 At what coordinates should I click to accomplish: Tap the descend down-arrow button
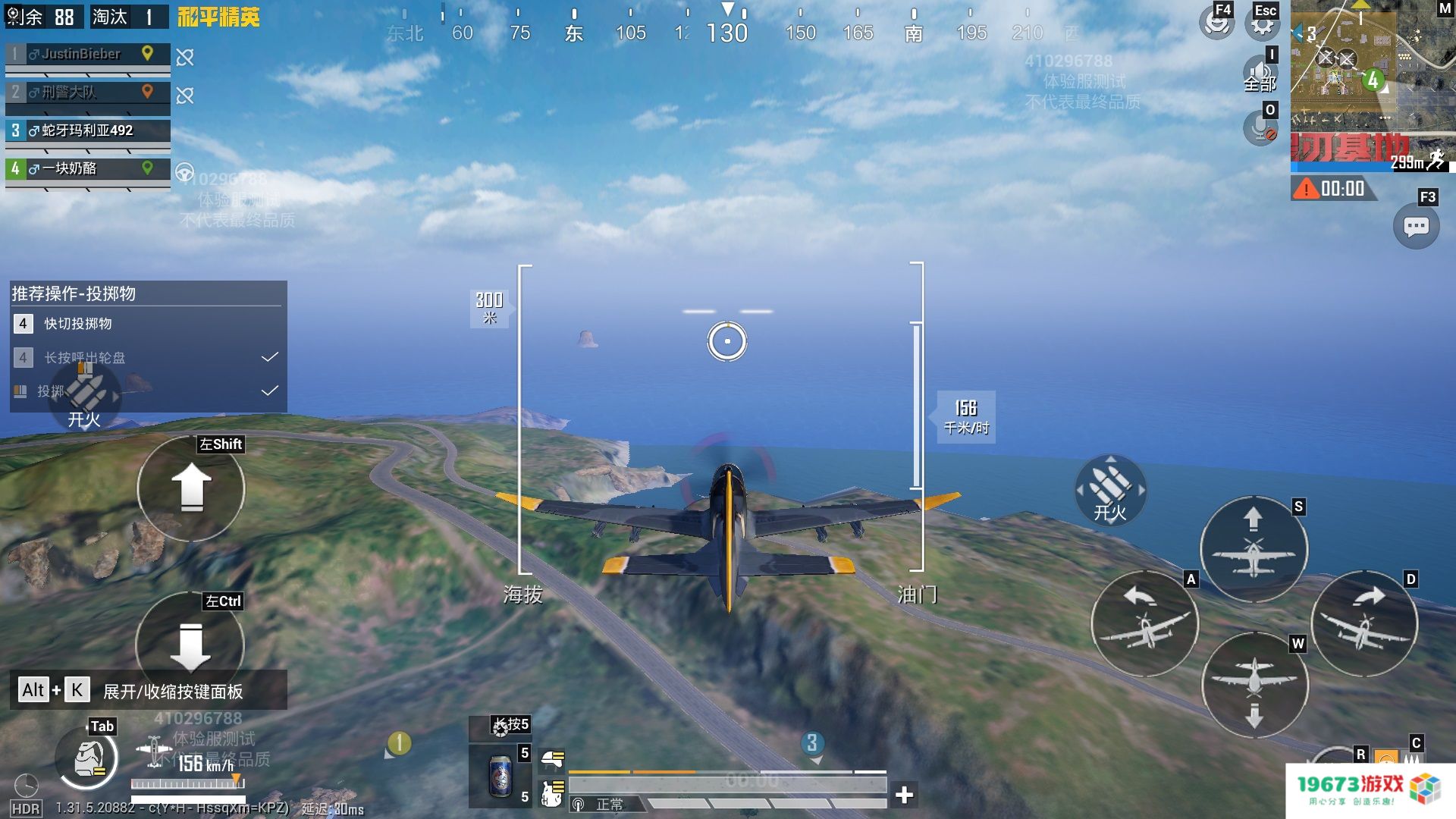coord(190,645)
